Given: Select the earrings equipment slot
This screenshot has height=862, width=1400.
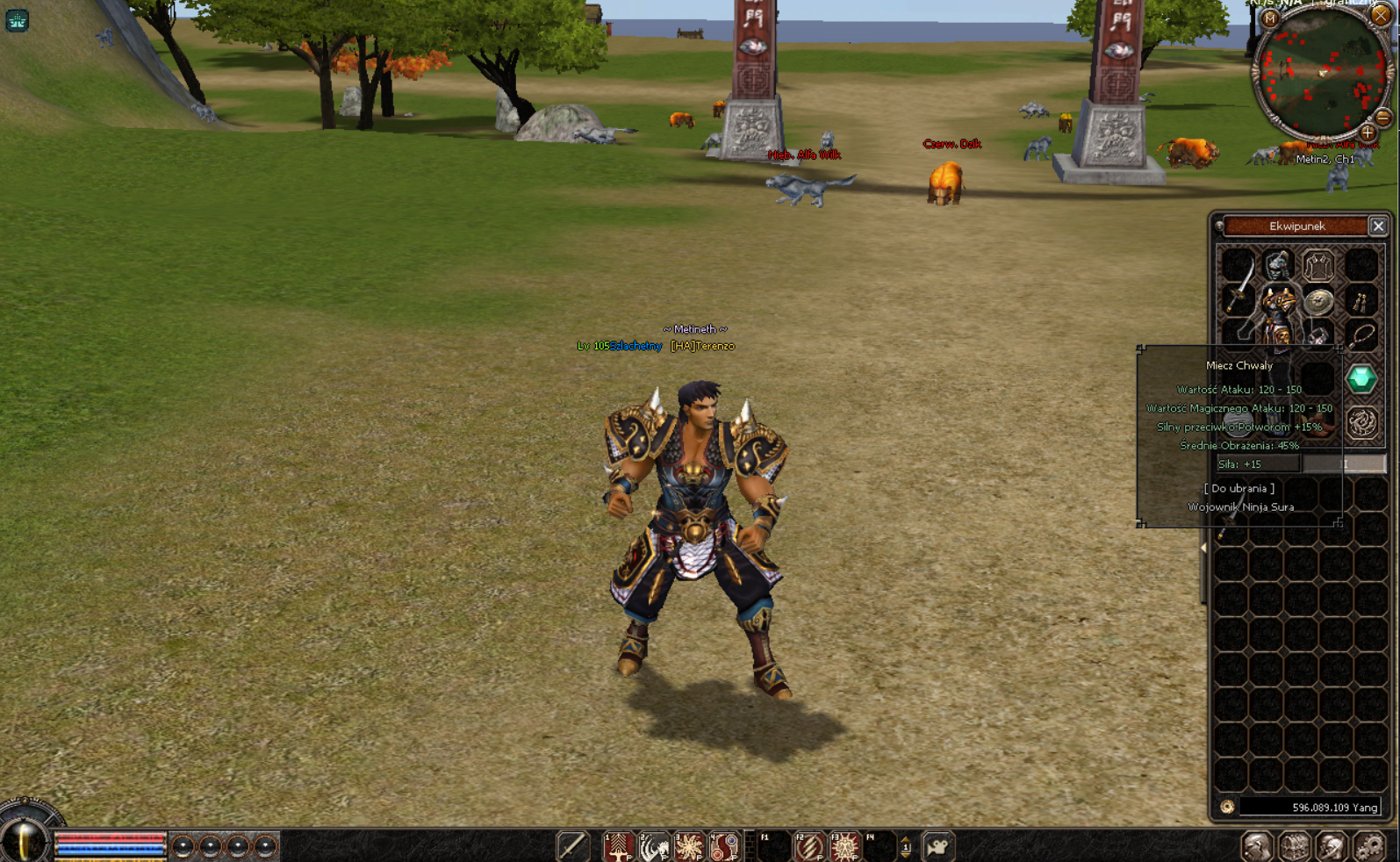Looking at the screenshot, I should 1360,303.
